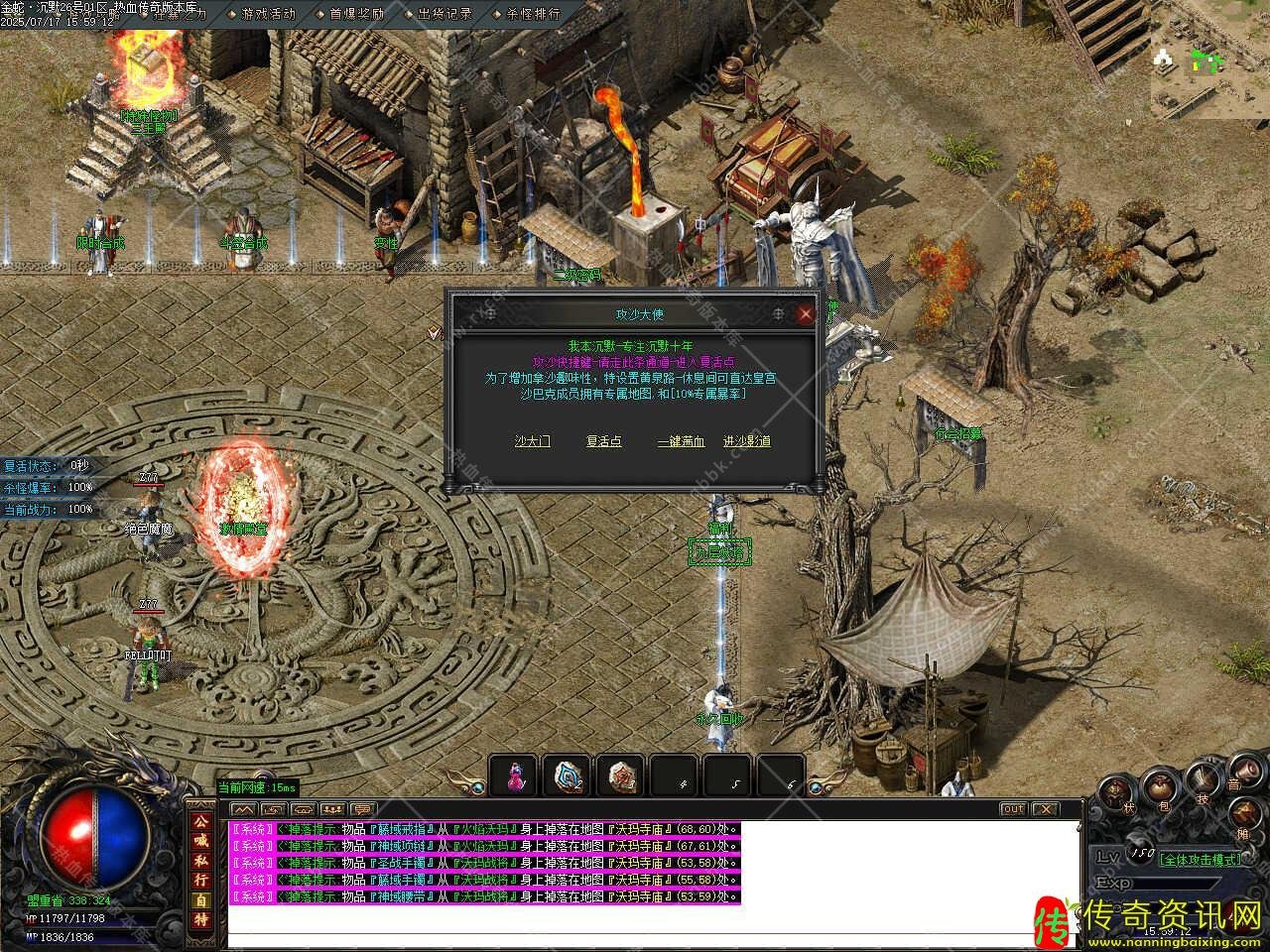1270x952 pixels.
Task: Use the pink potion in hotbar slot 1
Action: [514, 776]
